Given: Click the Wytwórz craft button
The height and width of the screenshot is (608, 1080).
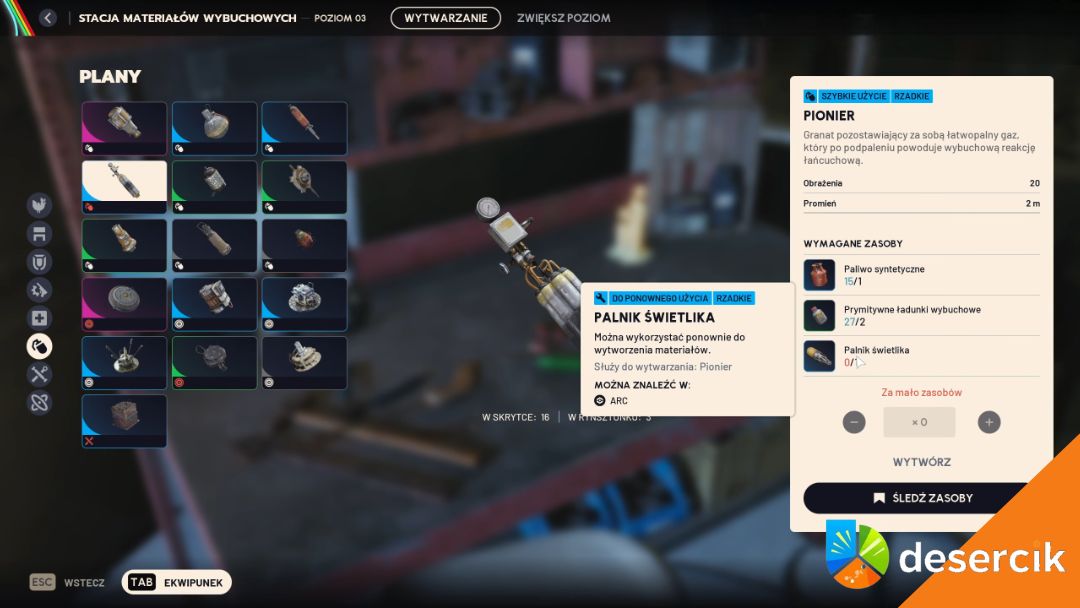Looking at the screenshot, I should click(x=921, y=462).
